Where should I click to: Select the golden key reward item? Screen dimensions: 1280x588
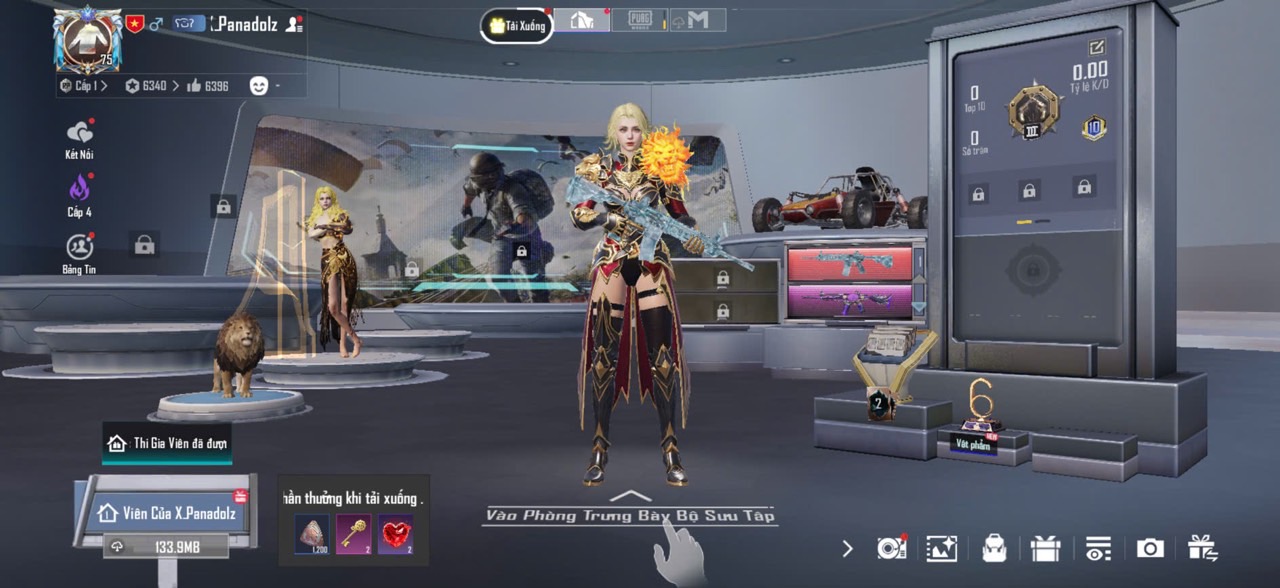(x=353, y=534)
